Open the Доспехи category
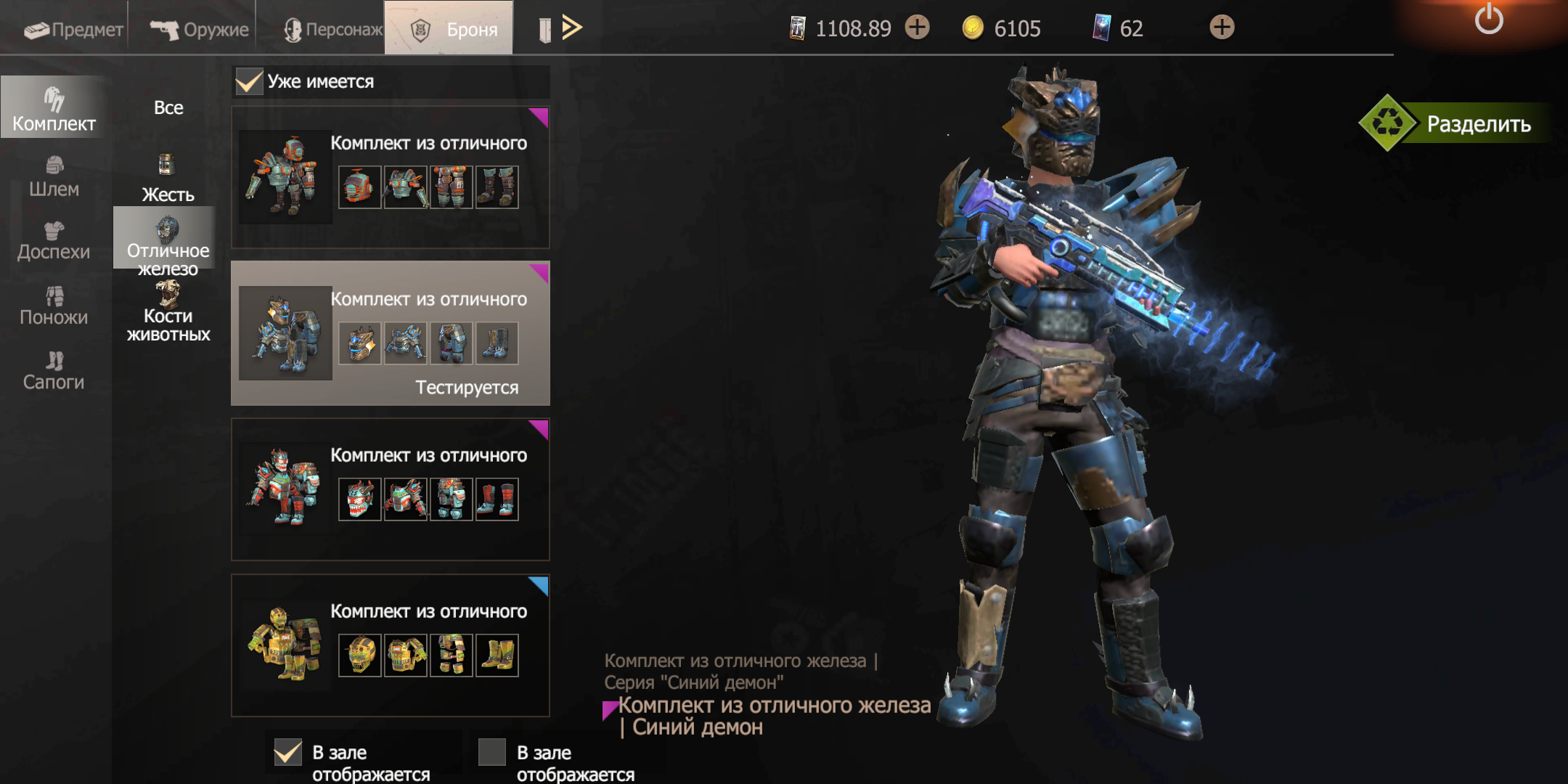This screenshot has width=1568, height=784. [x=54, y=241]
